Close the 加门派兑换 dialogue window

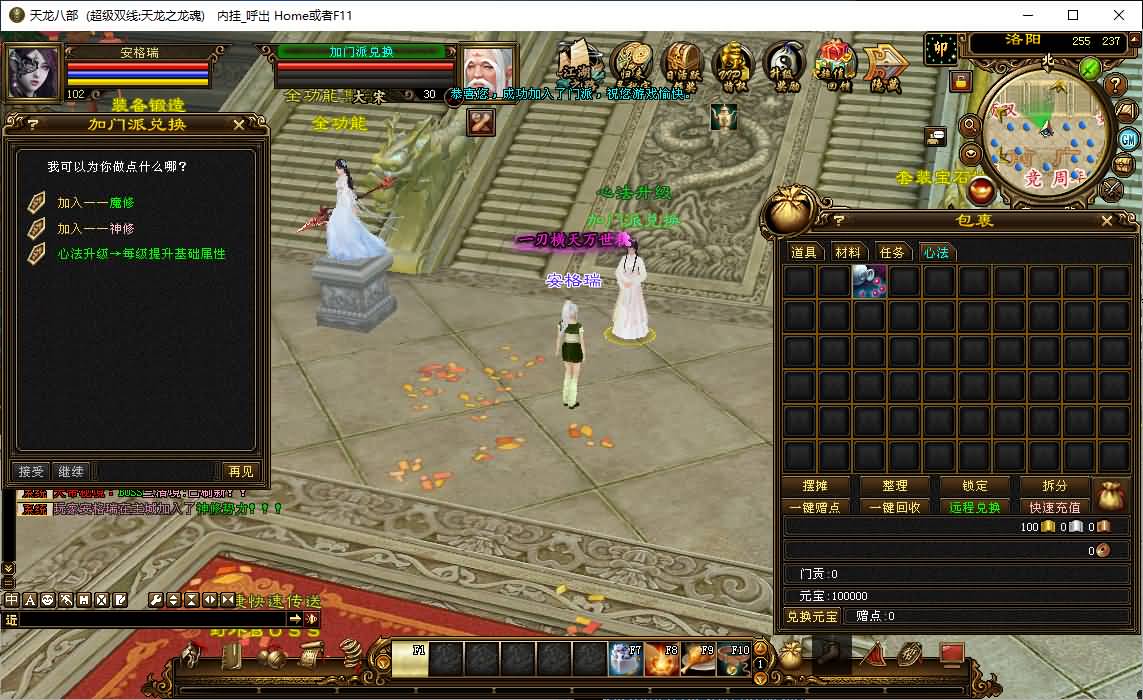coord(239,125)
